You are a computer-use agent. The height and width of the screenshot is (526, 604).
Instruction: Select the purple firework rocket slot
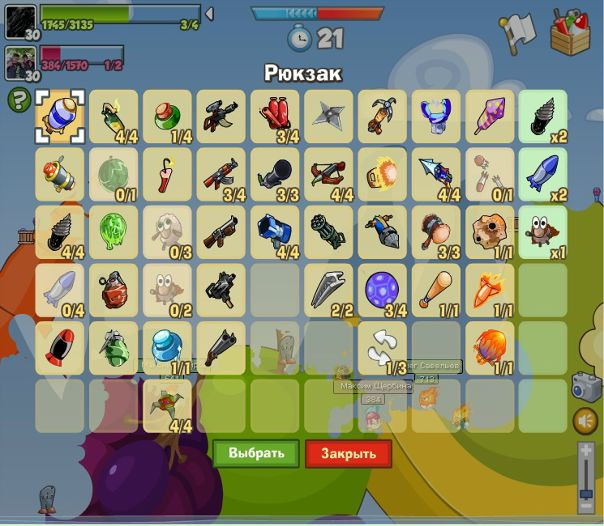[x=490, y=115]
